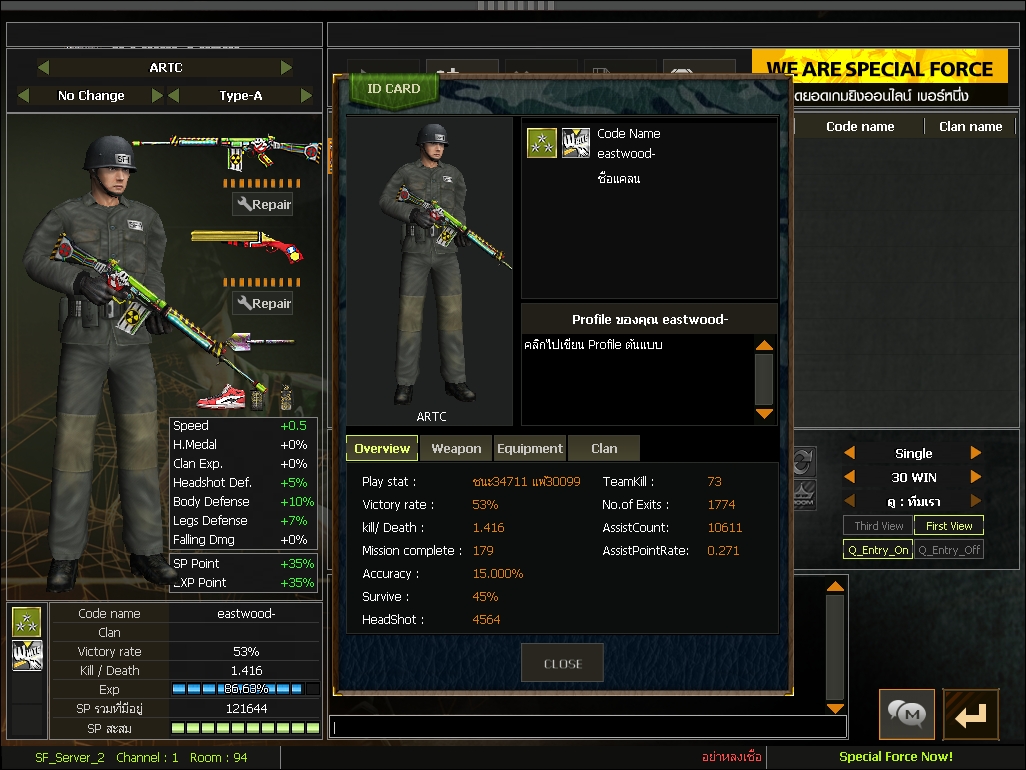The width and height of the screenshot is (1026, 770).
Task: Click the chat text input field
Action: pos(588,727)
